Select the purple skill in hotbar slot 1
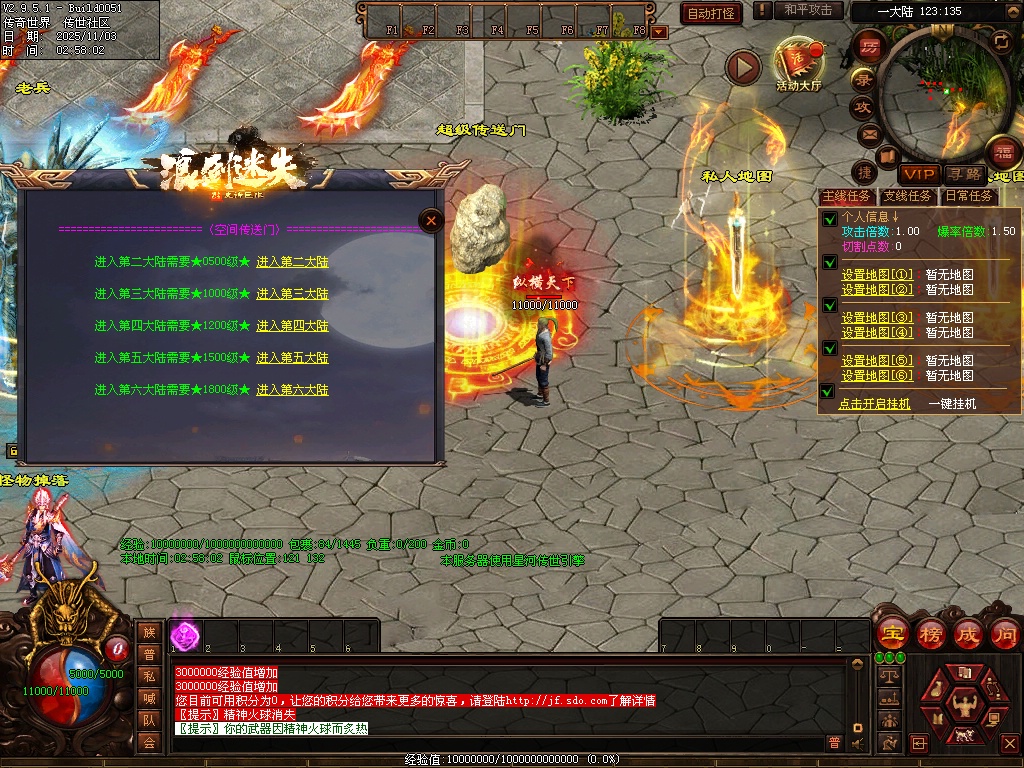 [x=185, y=634]
